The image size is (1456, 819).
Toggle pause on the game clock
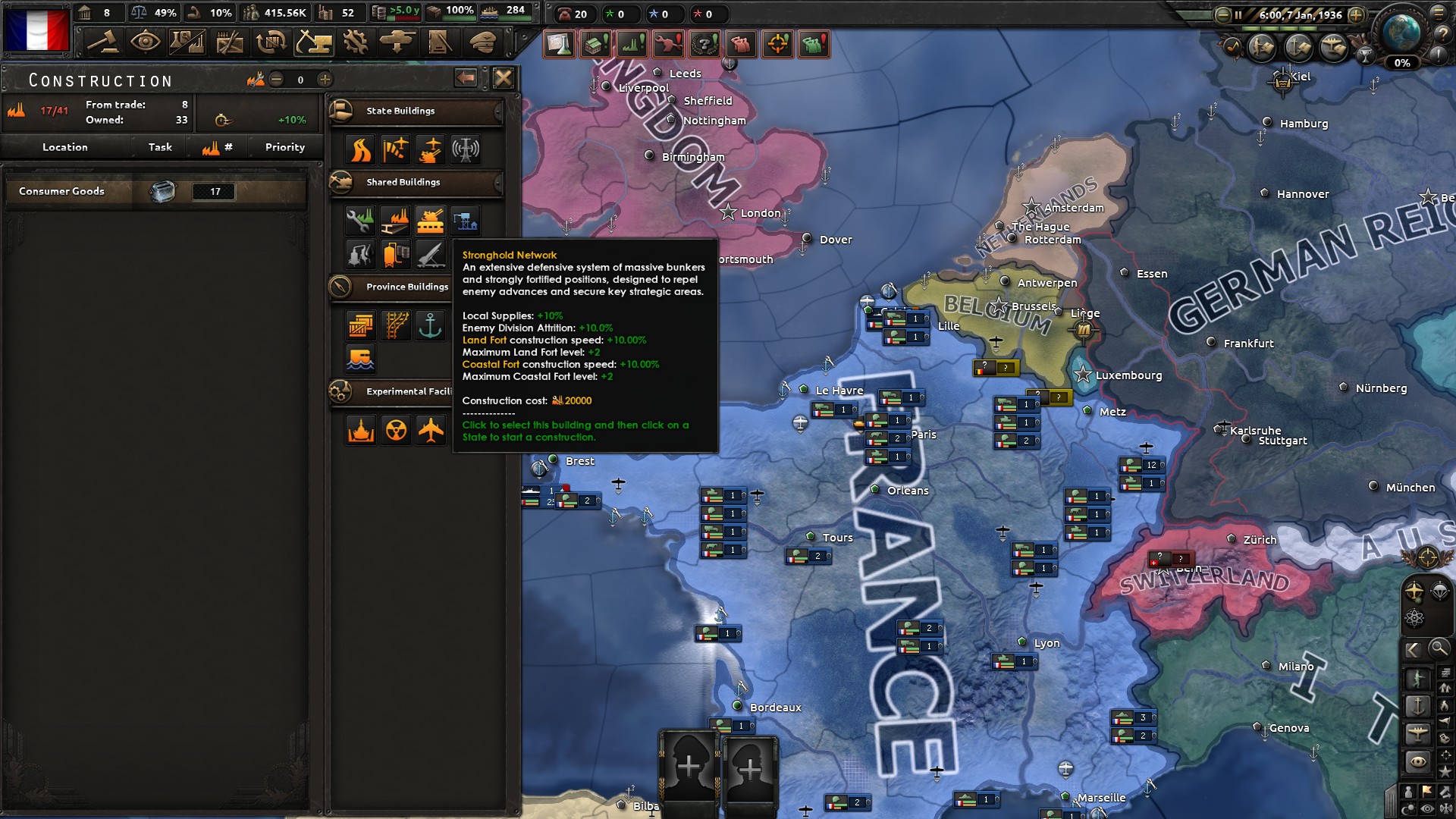[x=1238, y=15]
